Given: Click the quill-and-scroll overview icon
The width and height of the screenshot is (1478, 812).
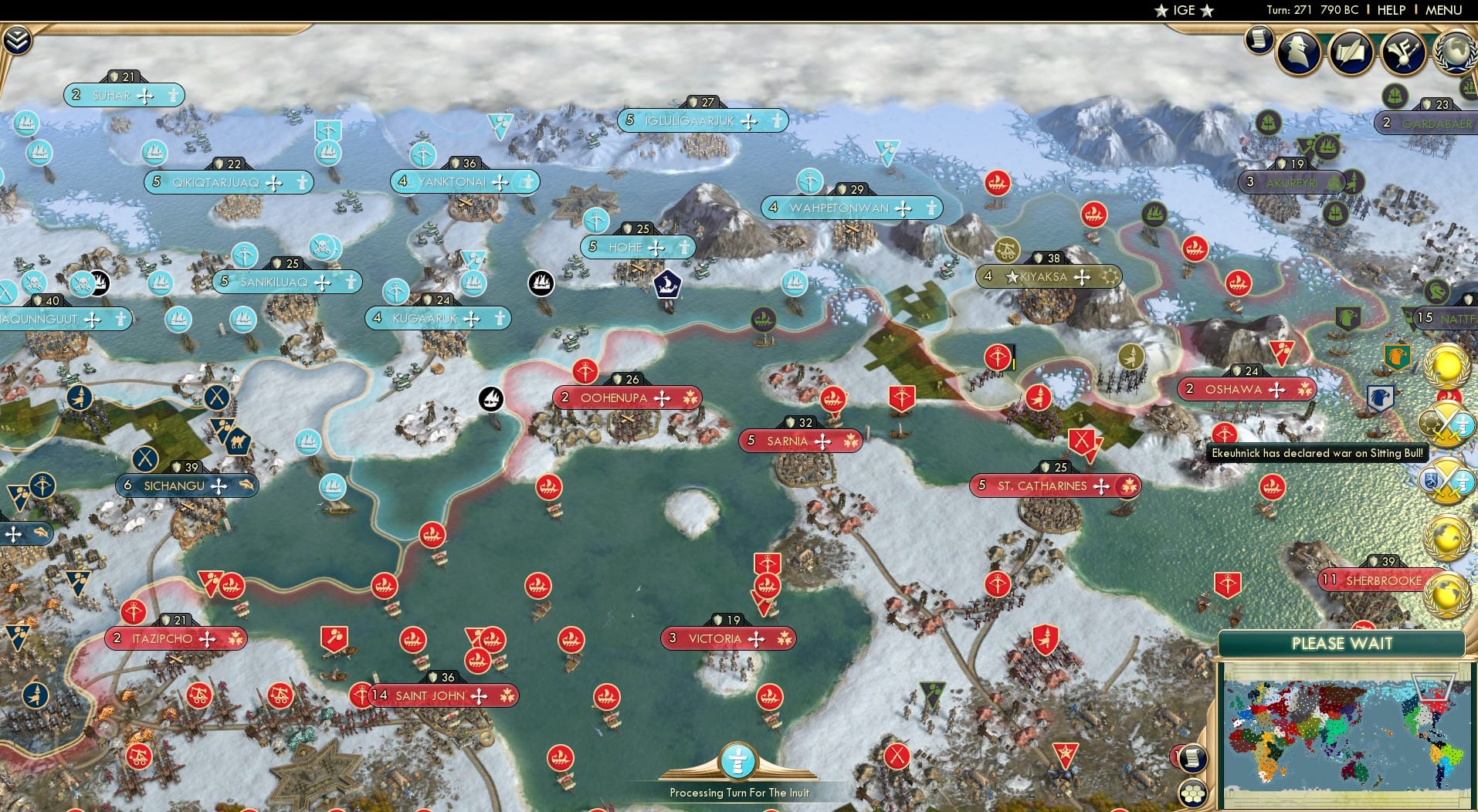Looking at the screenshot, I should 1350,51.
